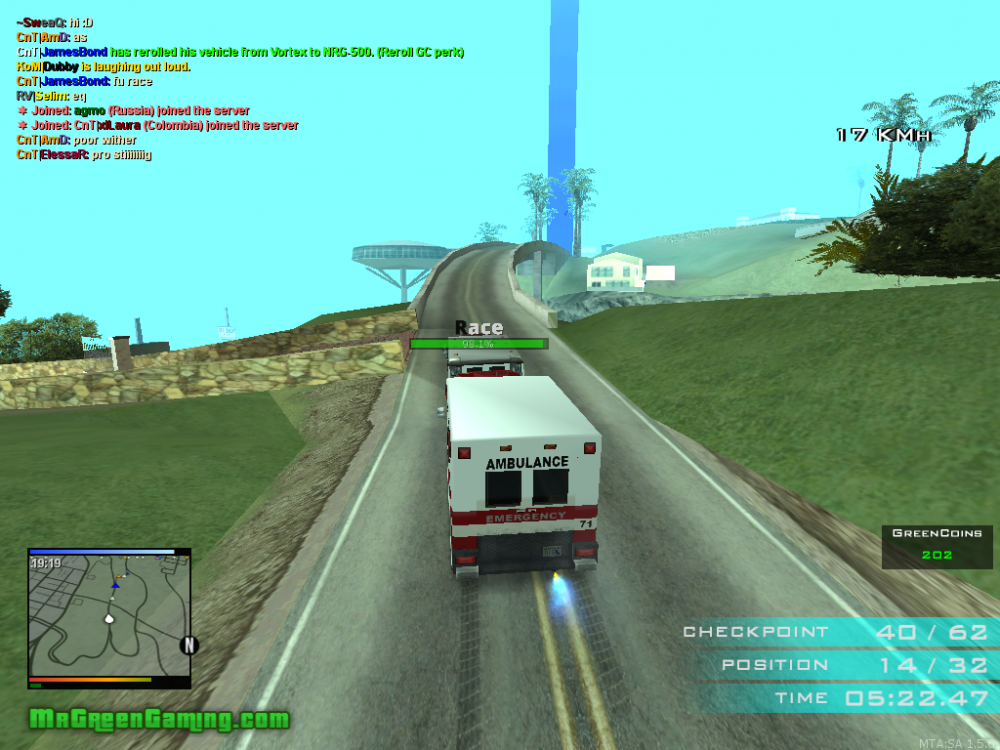Click the radar minimap
This screenshot has width=1000, height=750.
tap(108, 617)
